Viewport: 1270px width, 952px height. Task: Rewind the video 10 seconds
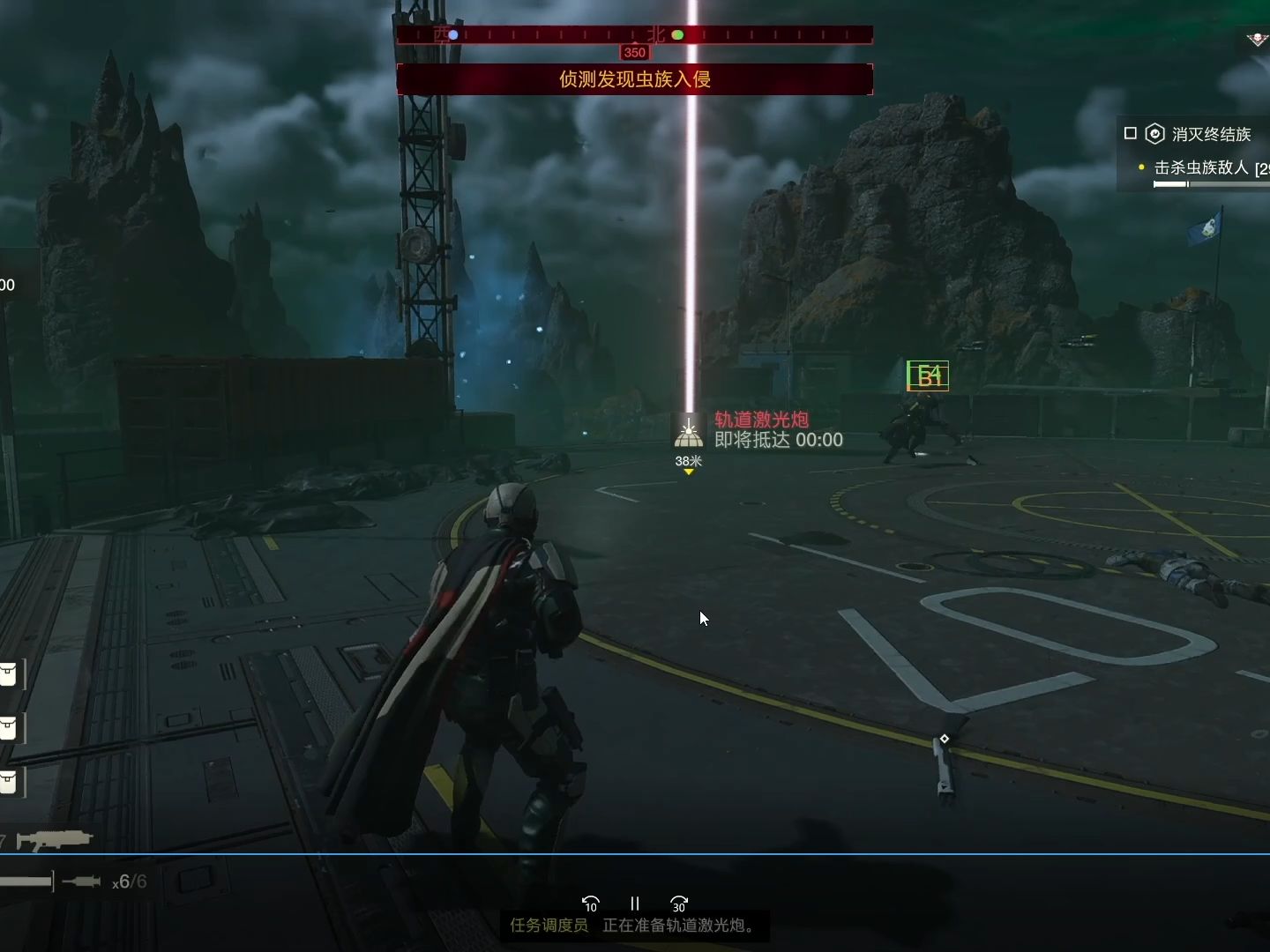[x=590, y=904]
